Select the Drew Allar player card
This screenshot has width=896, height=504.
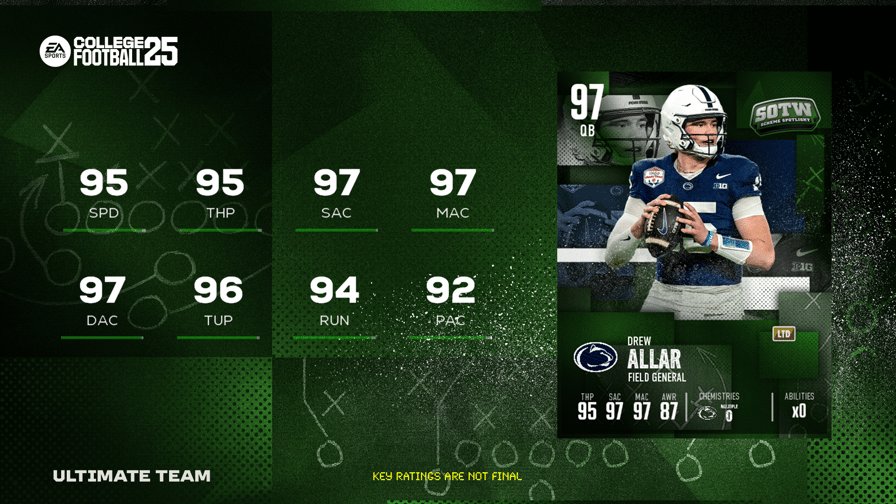click(693, 255)
